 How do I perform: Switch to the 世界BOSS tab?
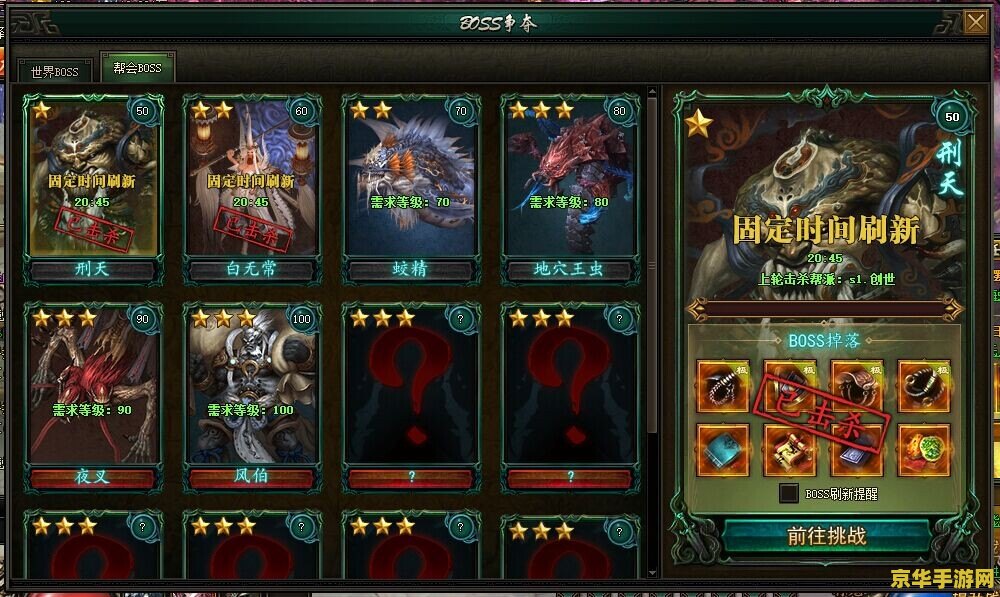click(54, 71)
